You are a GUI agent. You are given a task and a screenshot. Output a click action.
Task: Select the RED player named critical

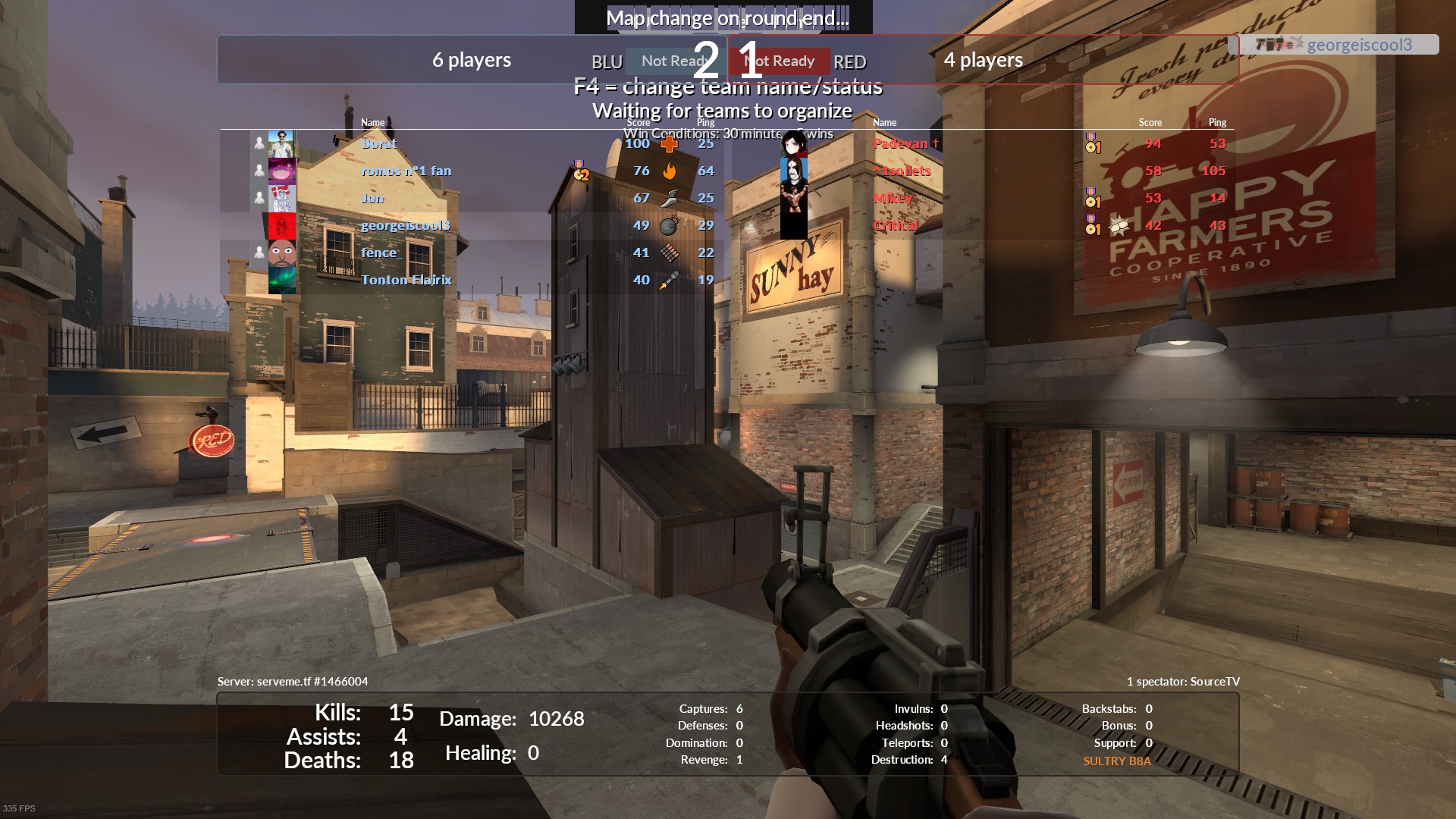click(896, 225)
